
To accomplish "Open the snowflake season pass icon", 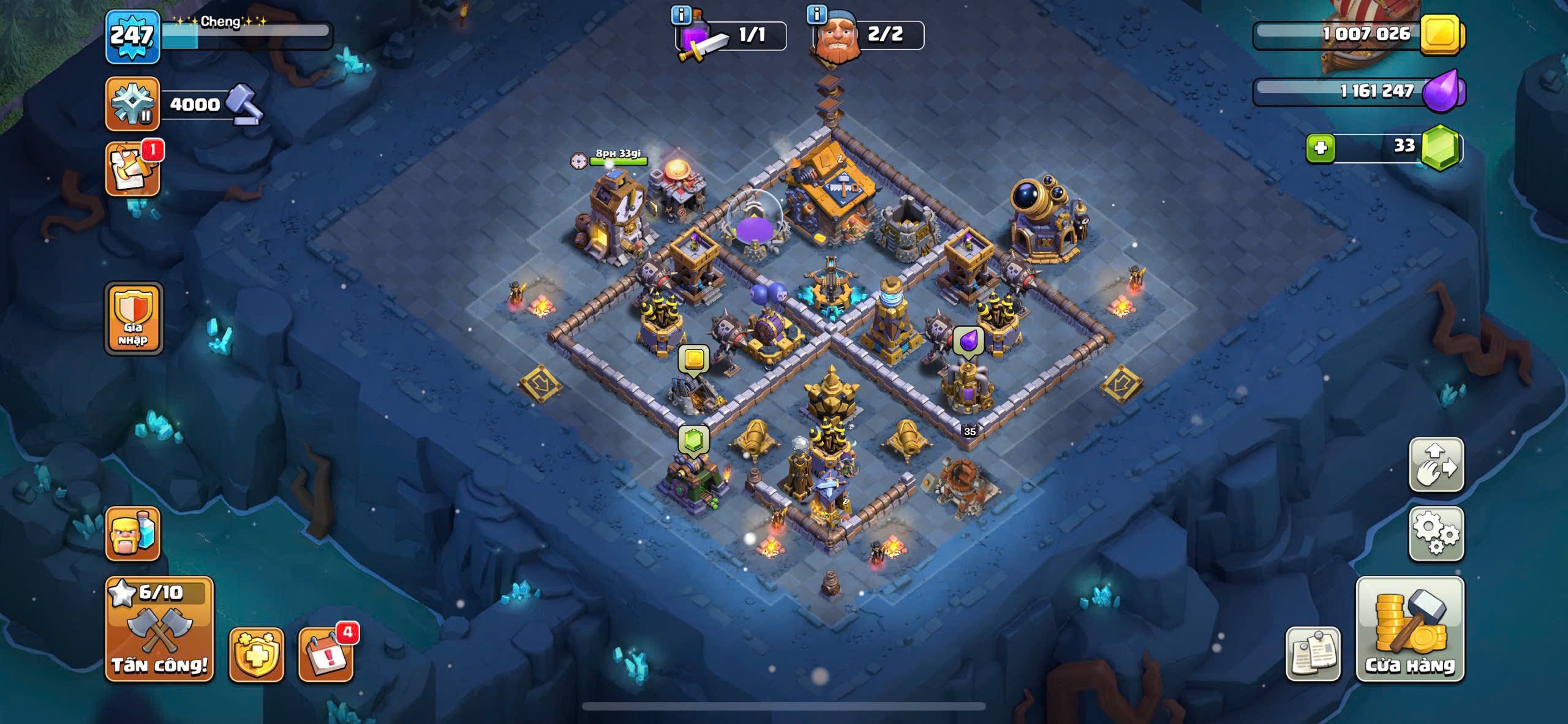I will (132, 104).
